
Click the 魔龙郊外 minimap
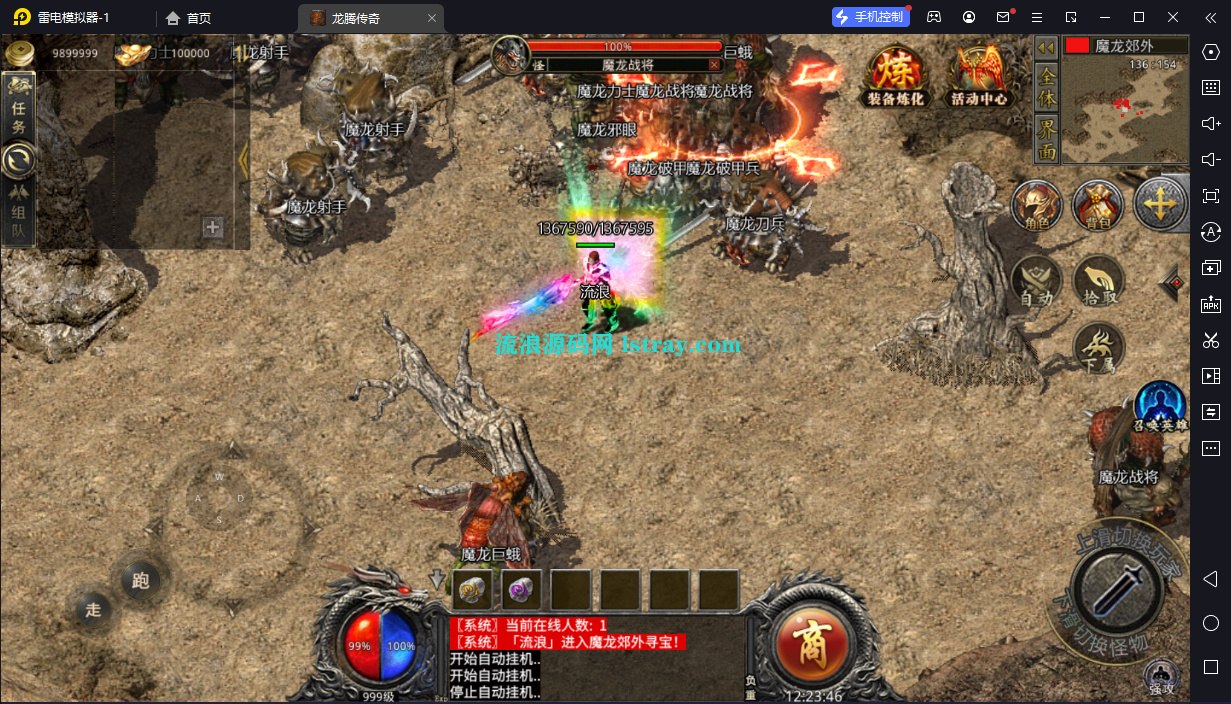1125,110
